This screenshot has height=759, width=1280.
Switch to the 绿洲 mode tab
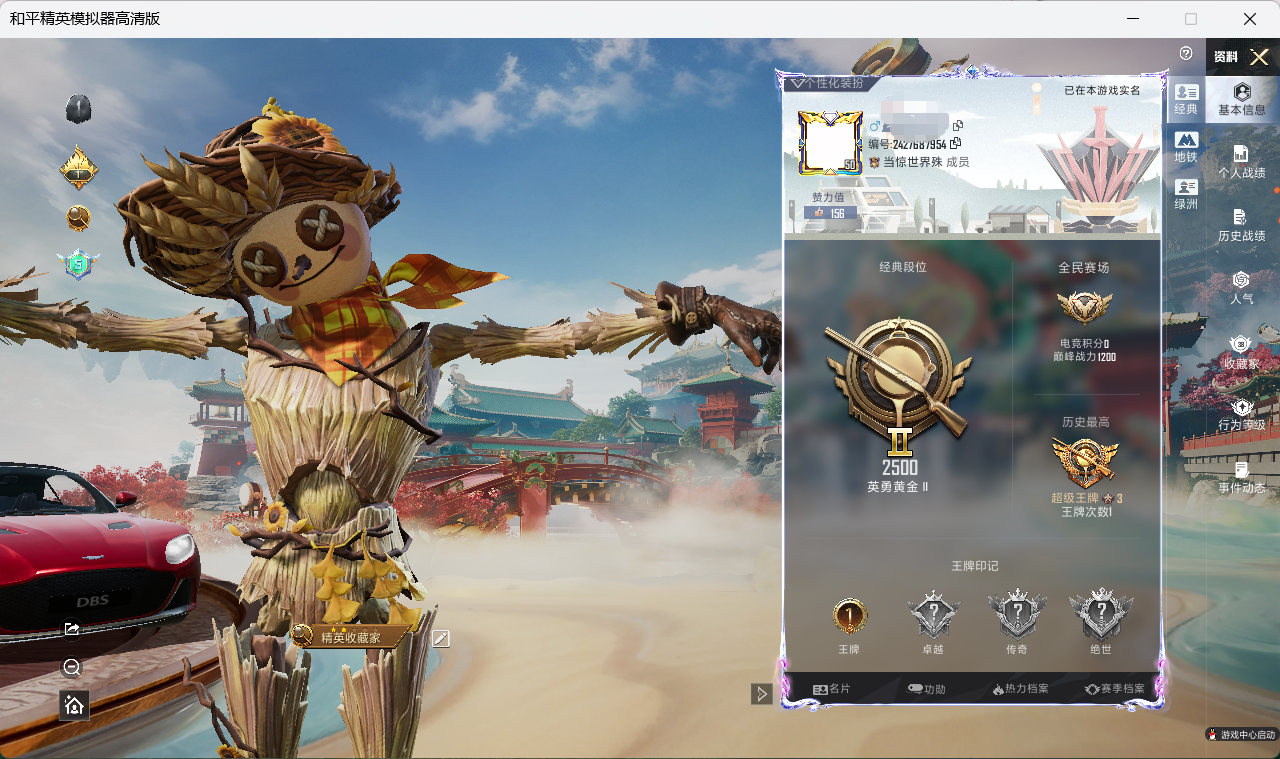[x=1186, y=194]
